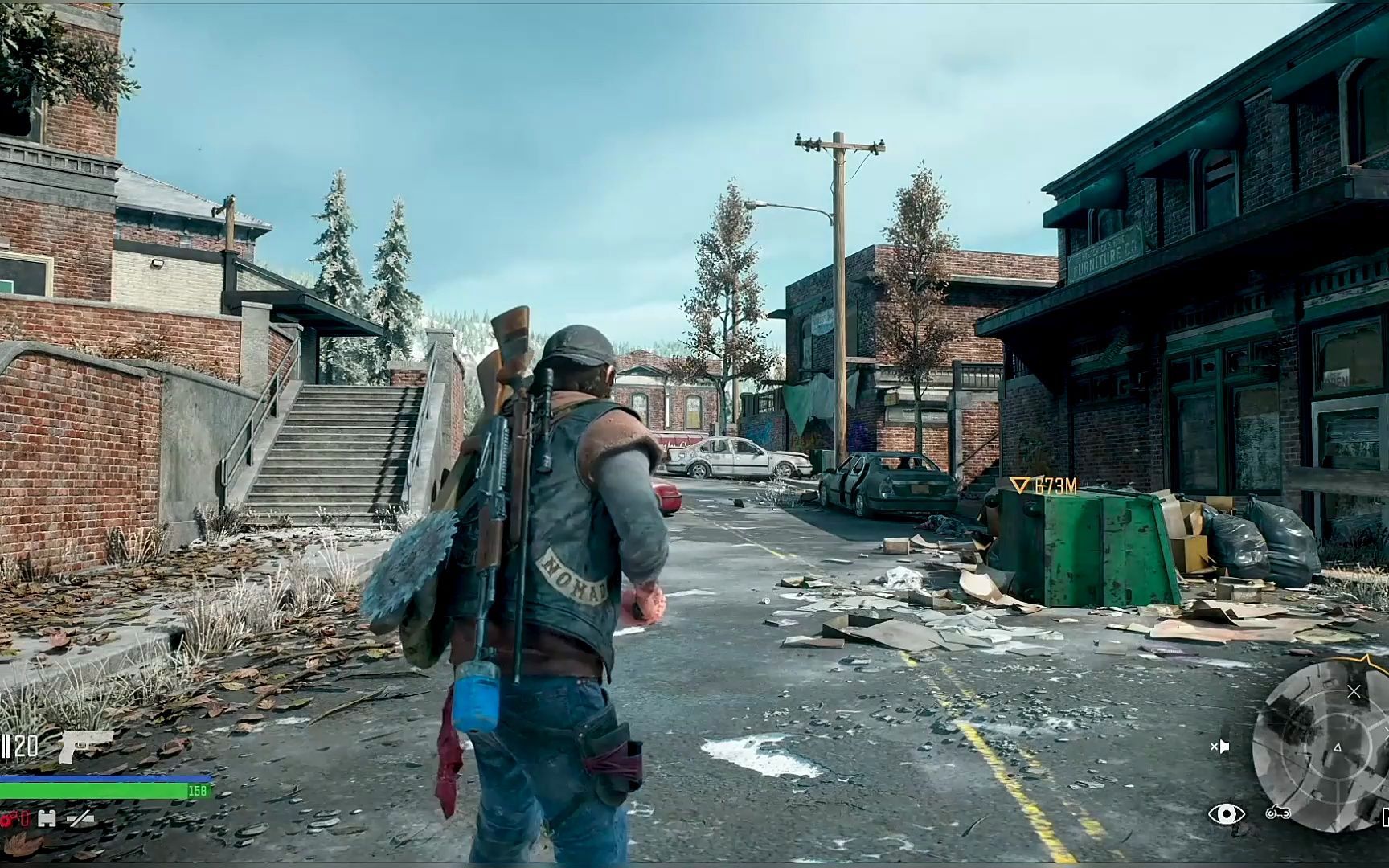Select the motorcycle icon beside the minimap
This screenshot has height=868, width=1389.
[x=1277, y=813]
